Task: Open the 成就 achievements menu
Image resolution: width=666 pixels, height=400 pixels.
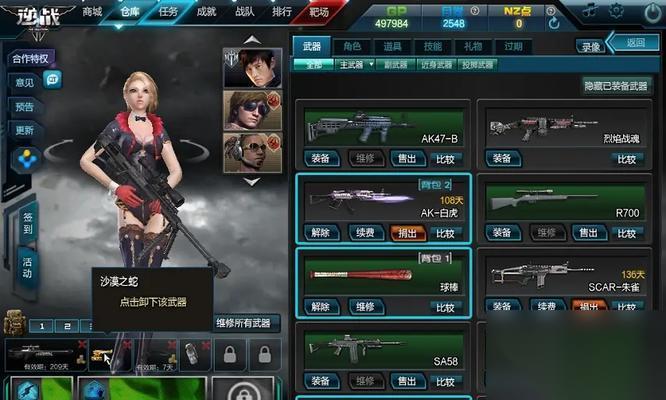Action: (206, 12)
